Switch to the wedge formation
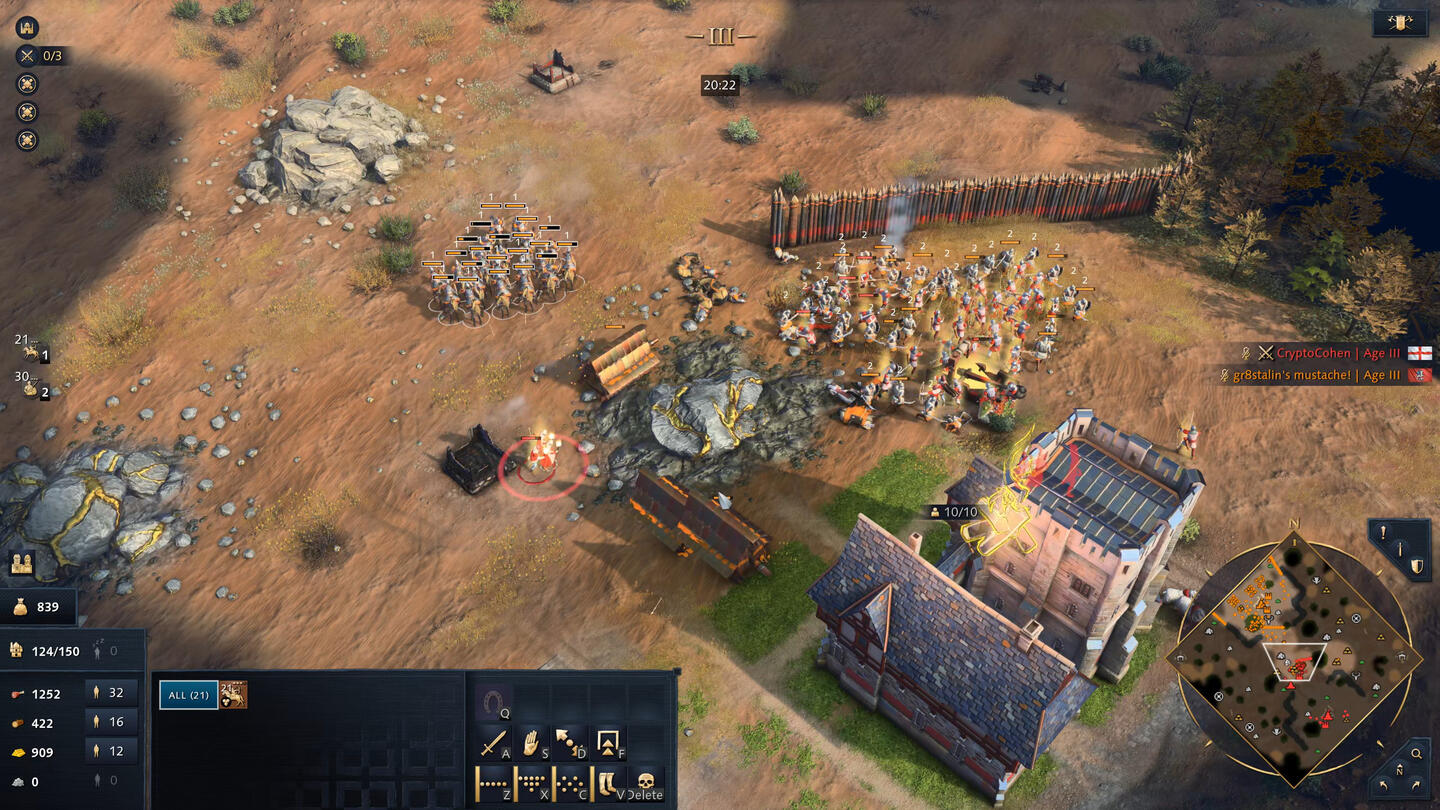The width and height of the screenshot is (1440, 810). pos(532,783)
